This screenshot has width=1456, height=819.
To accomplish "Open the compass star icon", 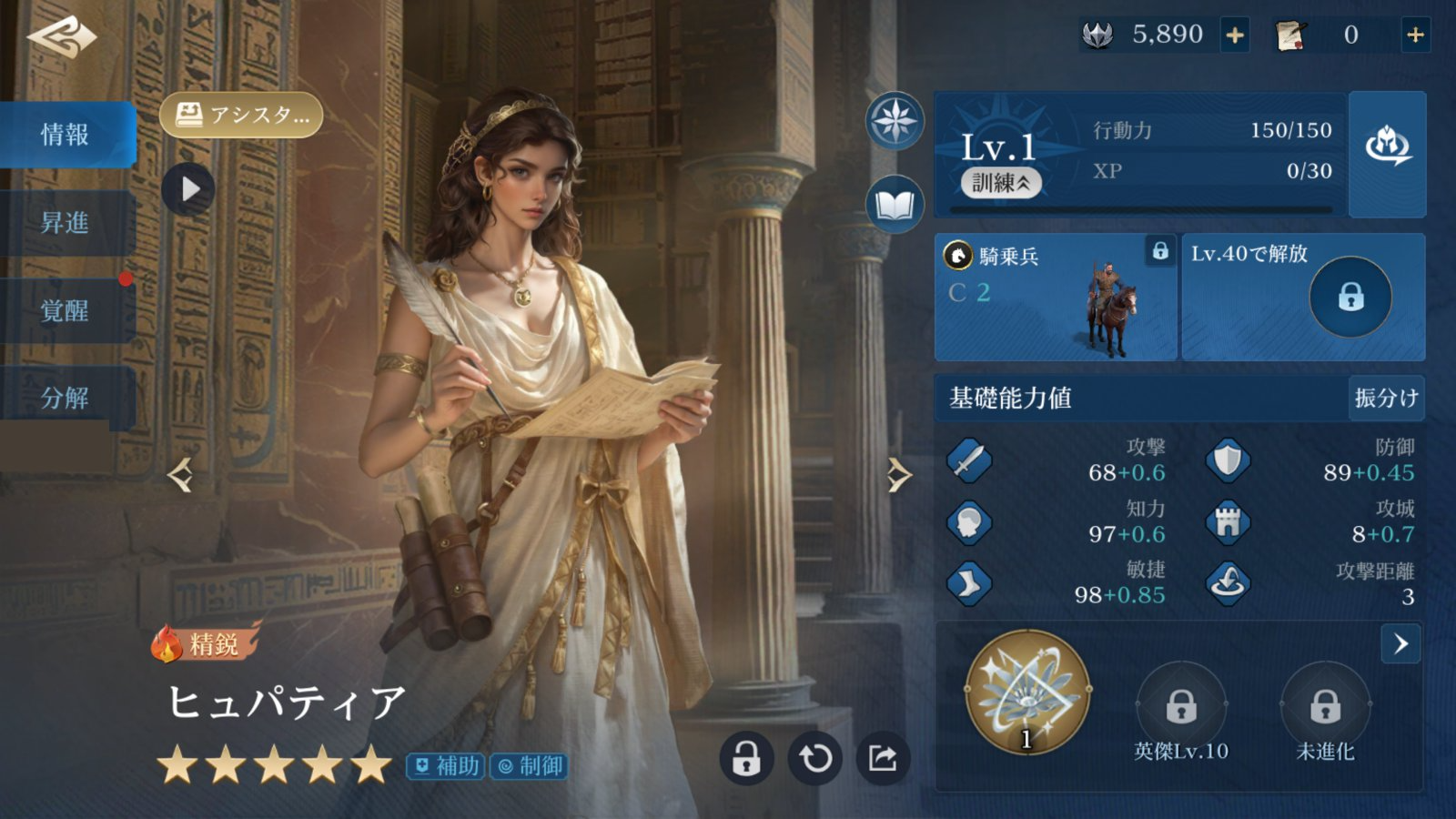I will coord(895,121).
